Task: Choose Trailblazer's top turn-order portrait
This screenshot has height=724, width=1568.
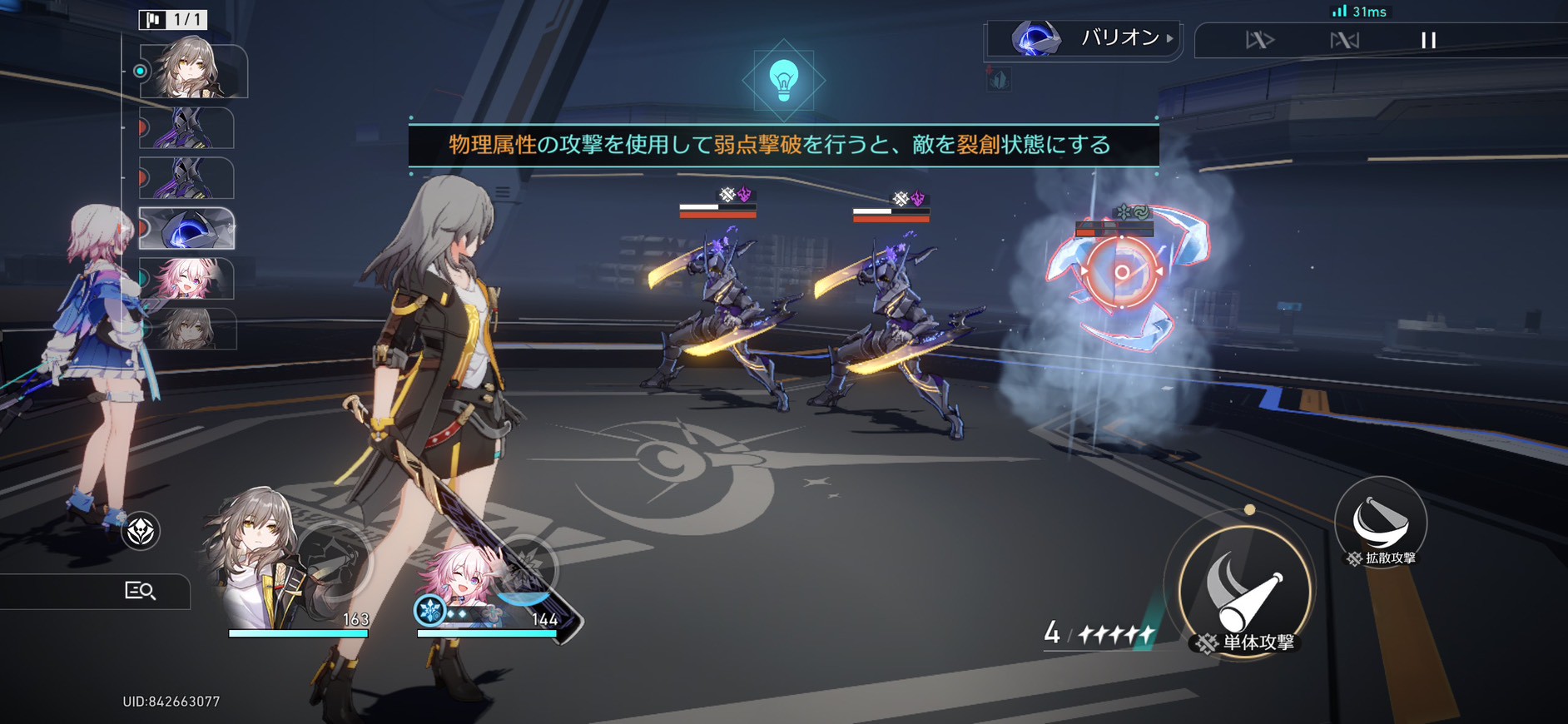Action: 192,72
